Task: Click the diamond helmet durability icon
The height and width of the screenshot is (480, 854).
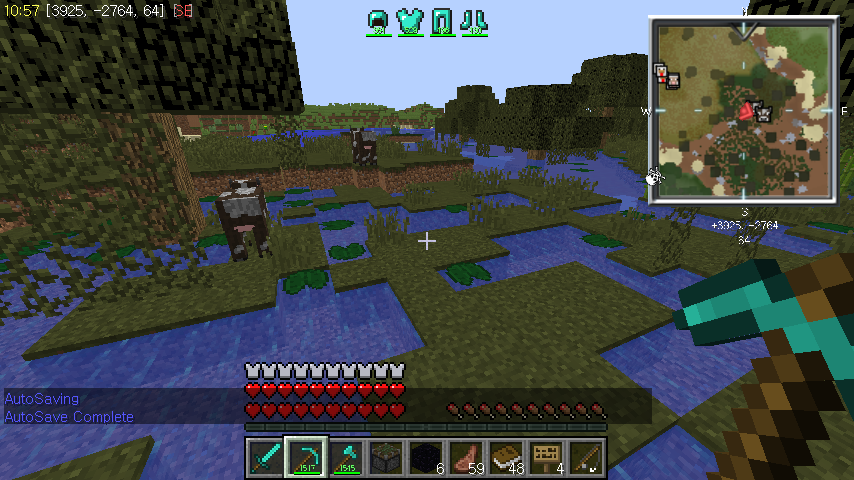Action: click(379, 20)
